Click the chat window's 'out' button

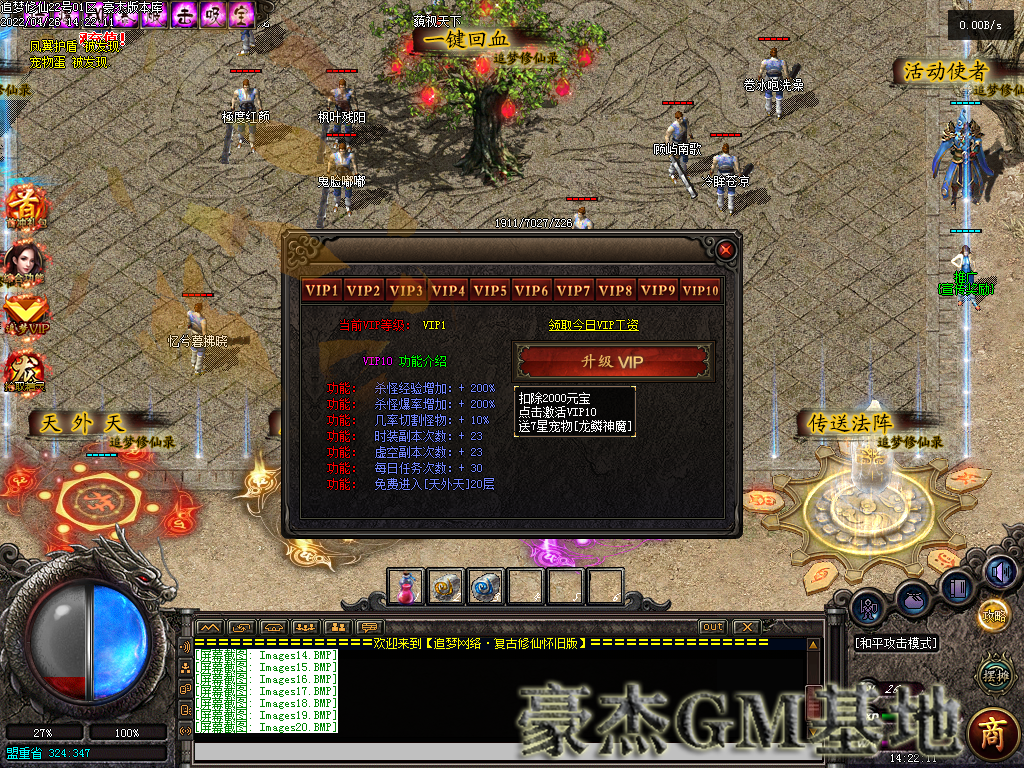pos(712,627)
